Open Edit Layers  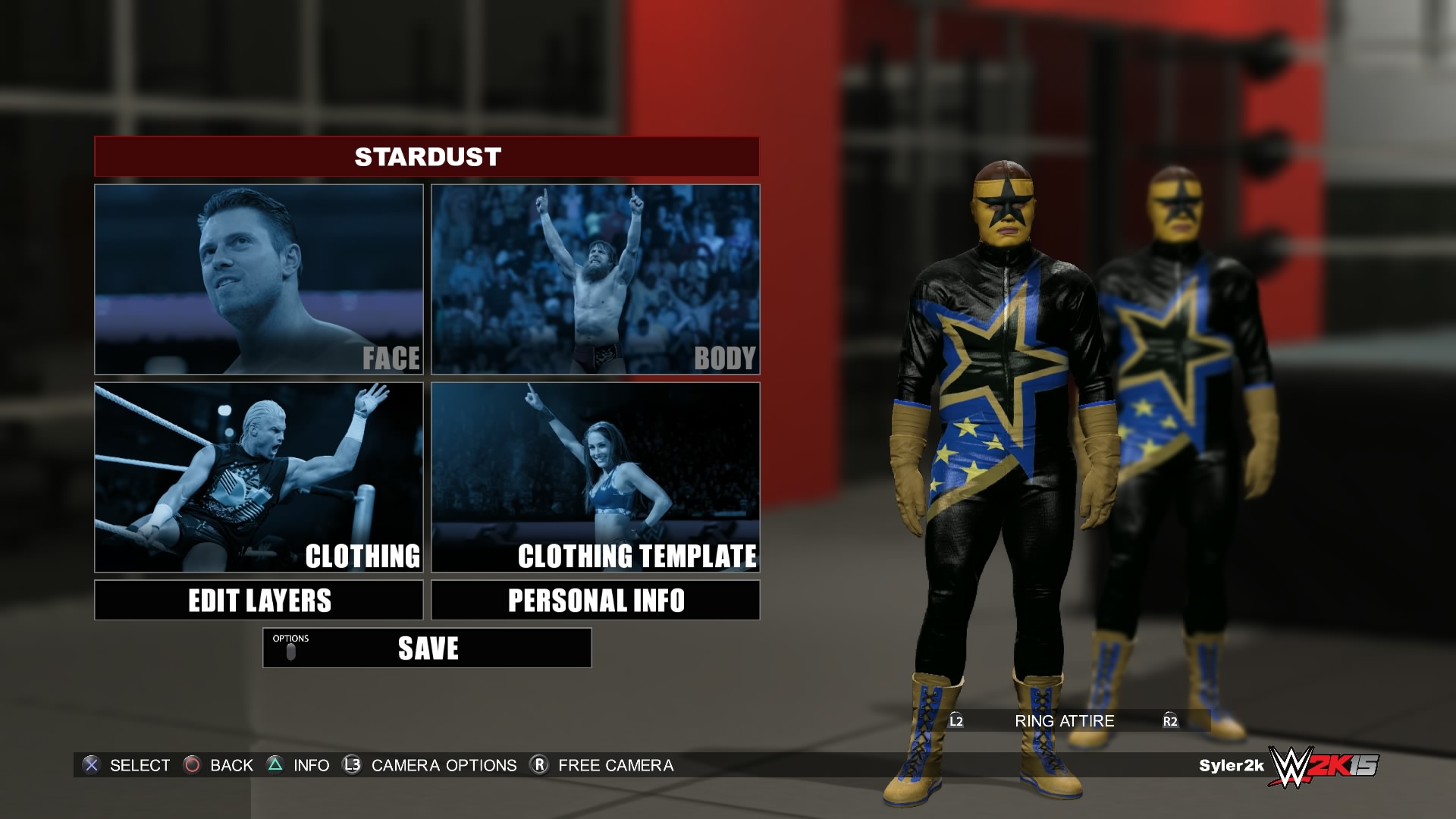click(x=259, y=600)
